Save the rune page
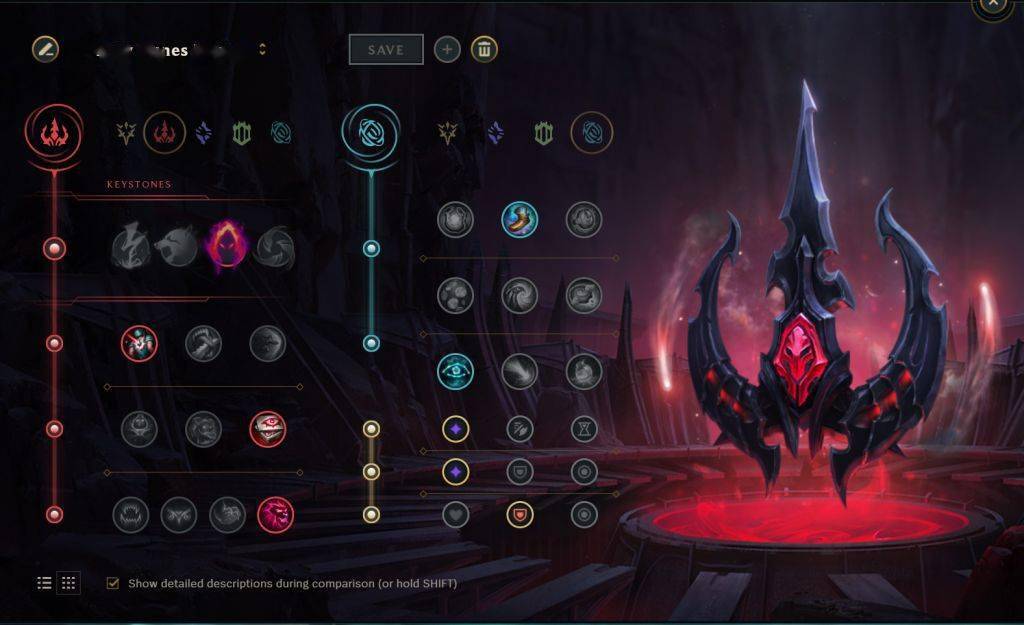The height and width of the screenshot is (625, 1024). click(x=385, y=50)
